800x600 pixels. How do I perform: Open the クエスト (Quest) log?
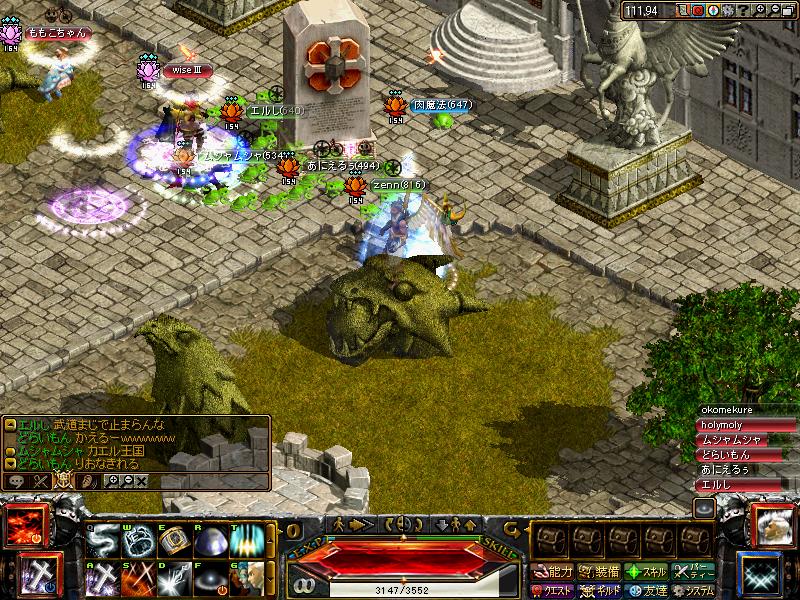click(x=552, y=590)
